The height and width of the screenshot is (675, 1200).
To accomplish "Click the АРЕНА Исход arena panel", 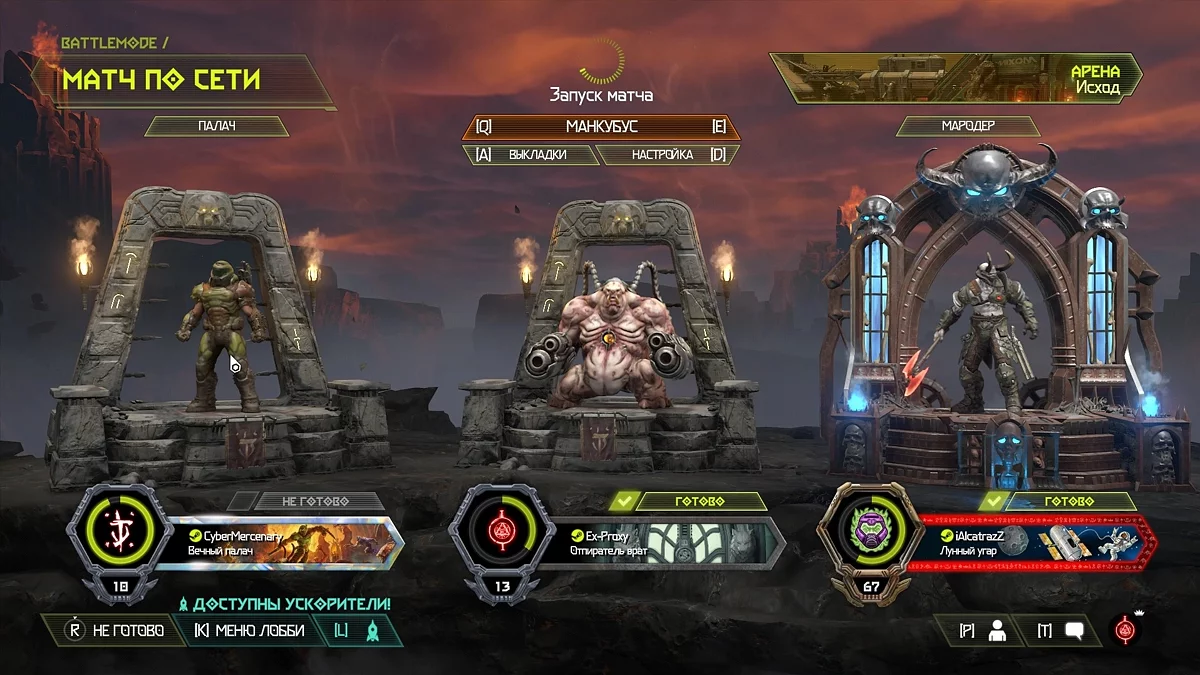I will [958, 79].
